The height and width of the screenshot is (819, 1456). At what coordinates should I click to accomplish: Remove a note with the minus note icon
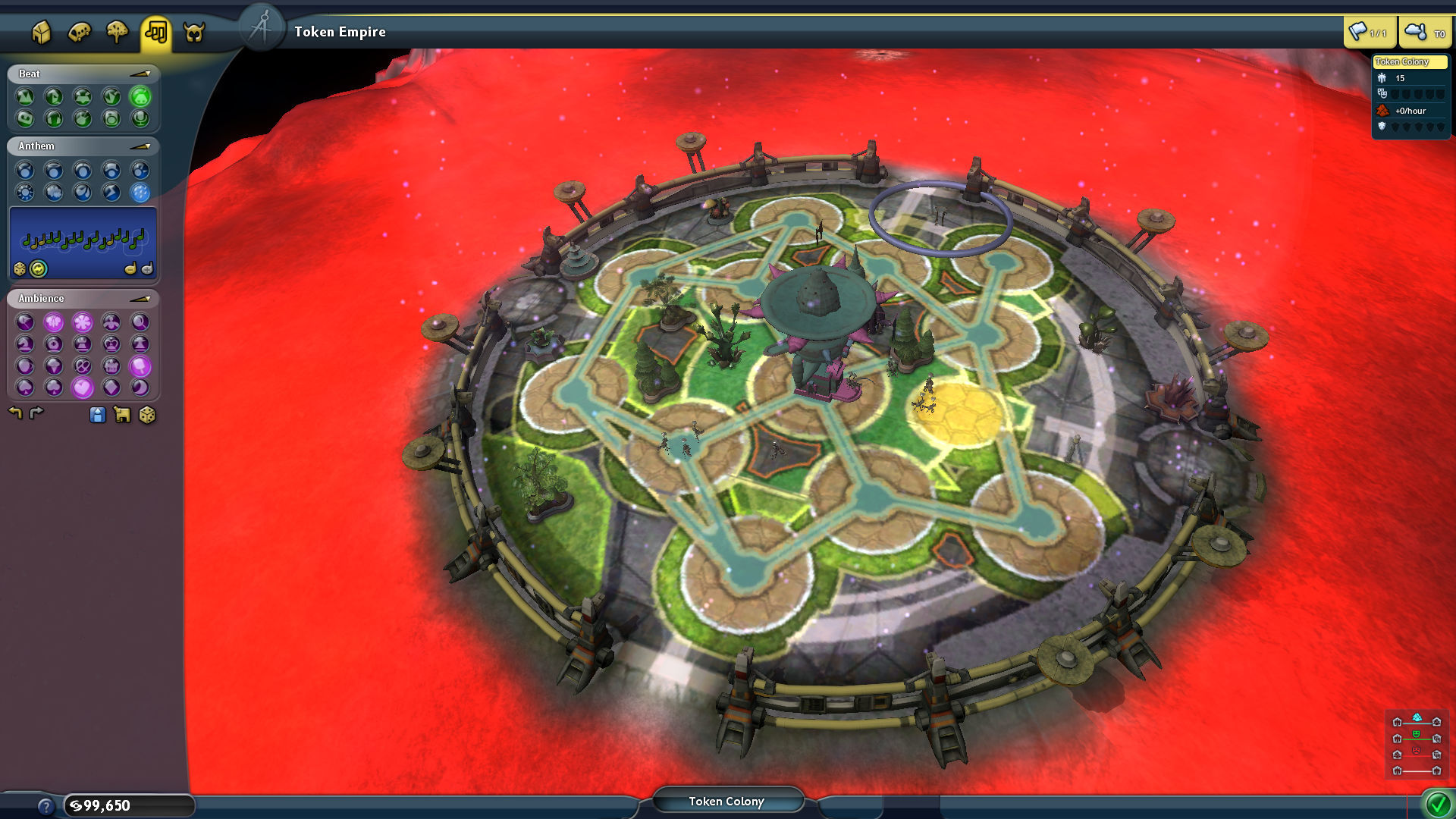(x=129, y=268)
